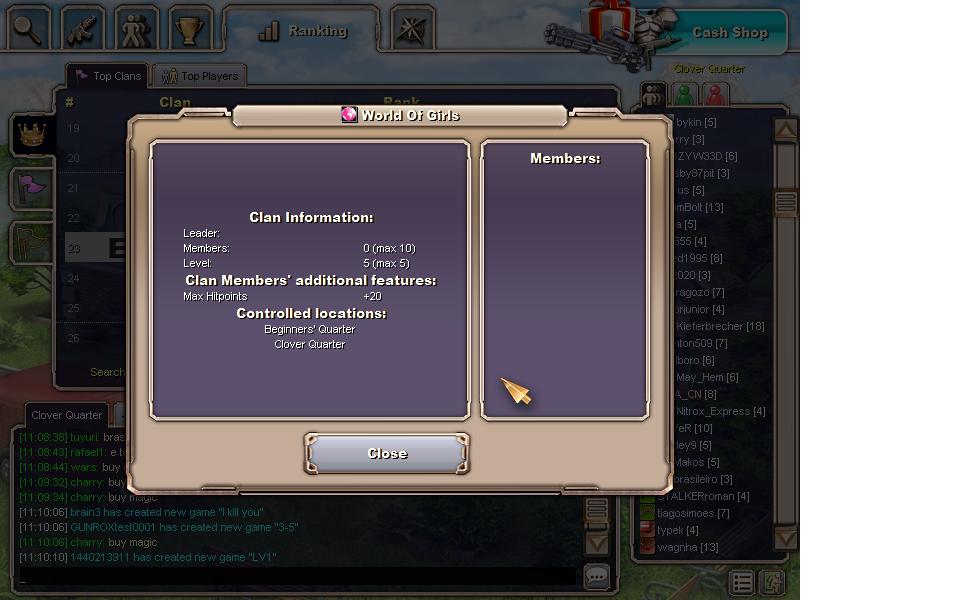Switch to the Top Players tab
Image resolution: width=962 pixels, height=600 pixels.
coord(200,76)
